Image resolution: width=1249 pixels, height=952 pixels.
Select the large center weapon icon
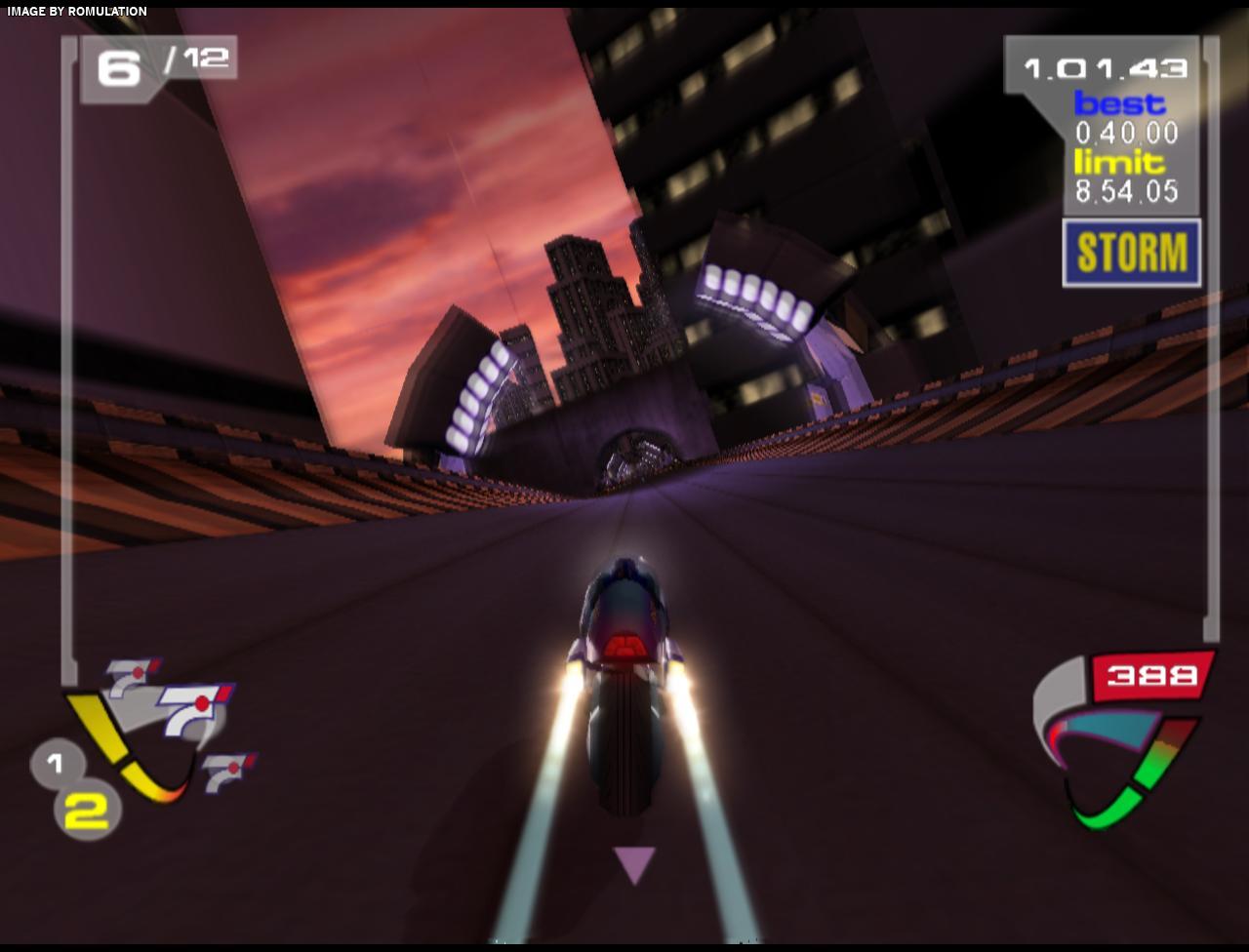point(192,707)
